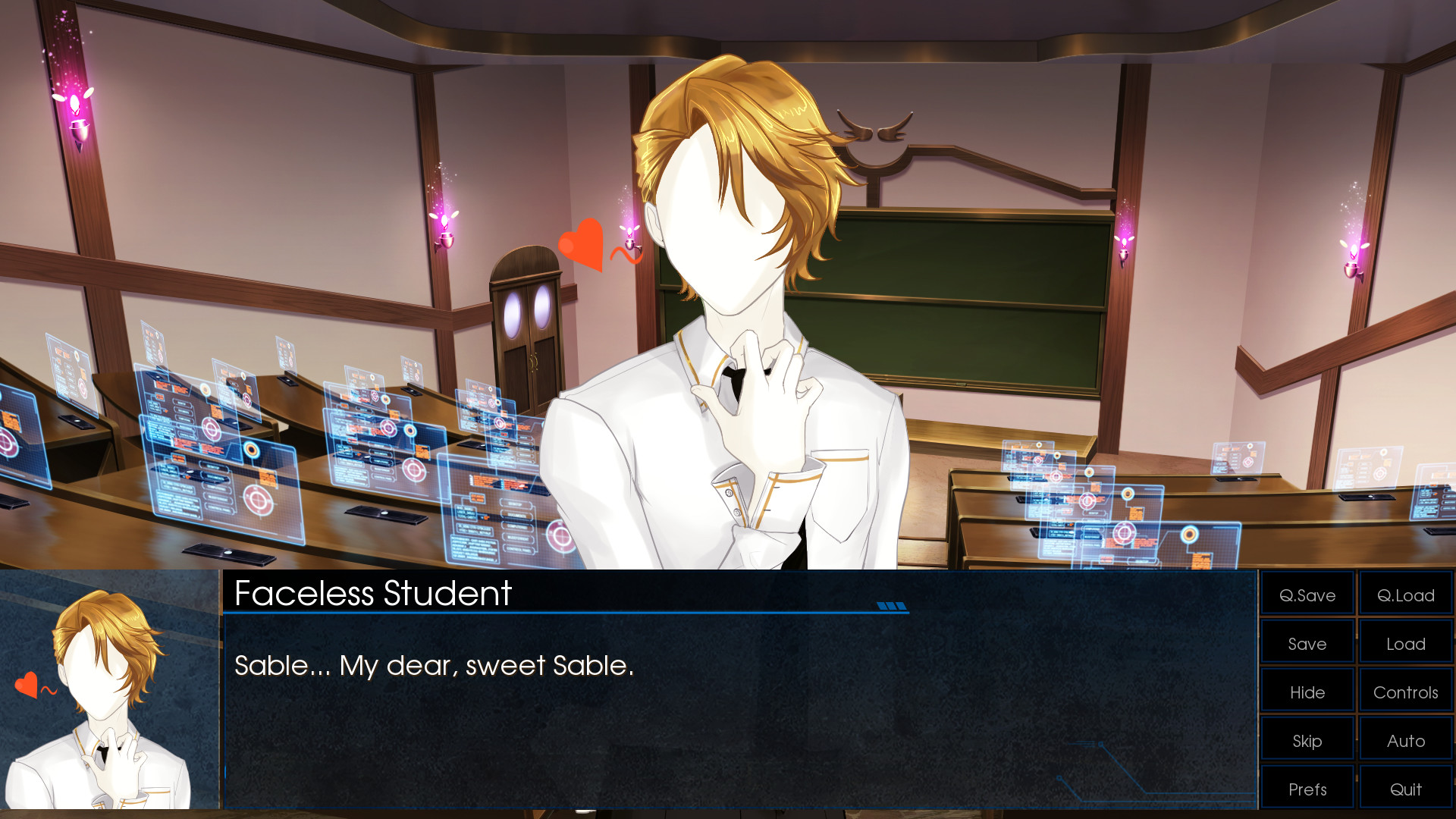
Task: Hide the dialogue interface
Action: click(x=1307, y=692)
